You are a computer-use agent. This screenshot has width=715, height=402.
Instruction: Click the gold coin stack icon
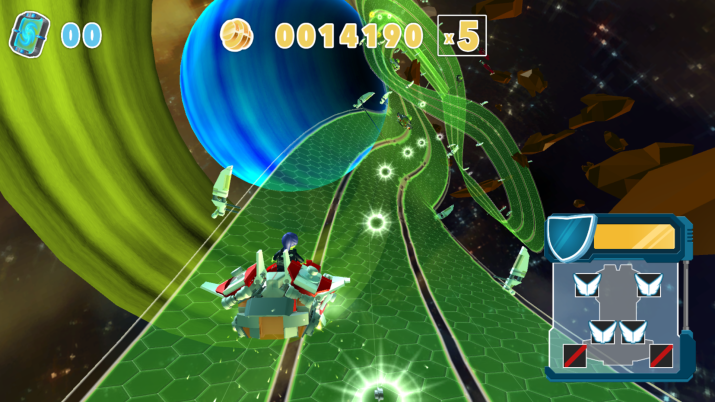(x=238, y=34)
